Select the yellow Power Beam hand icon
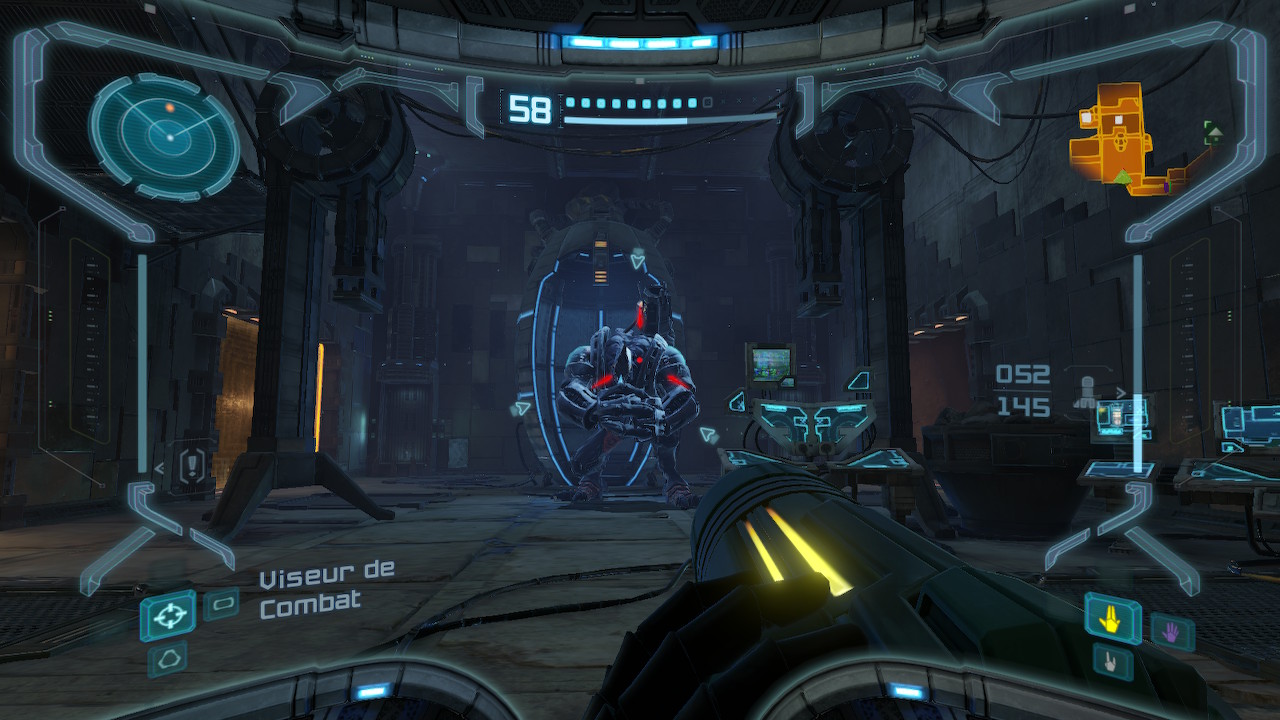This screenshot has height=720, width=1280. pos(1111,619)
